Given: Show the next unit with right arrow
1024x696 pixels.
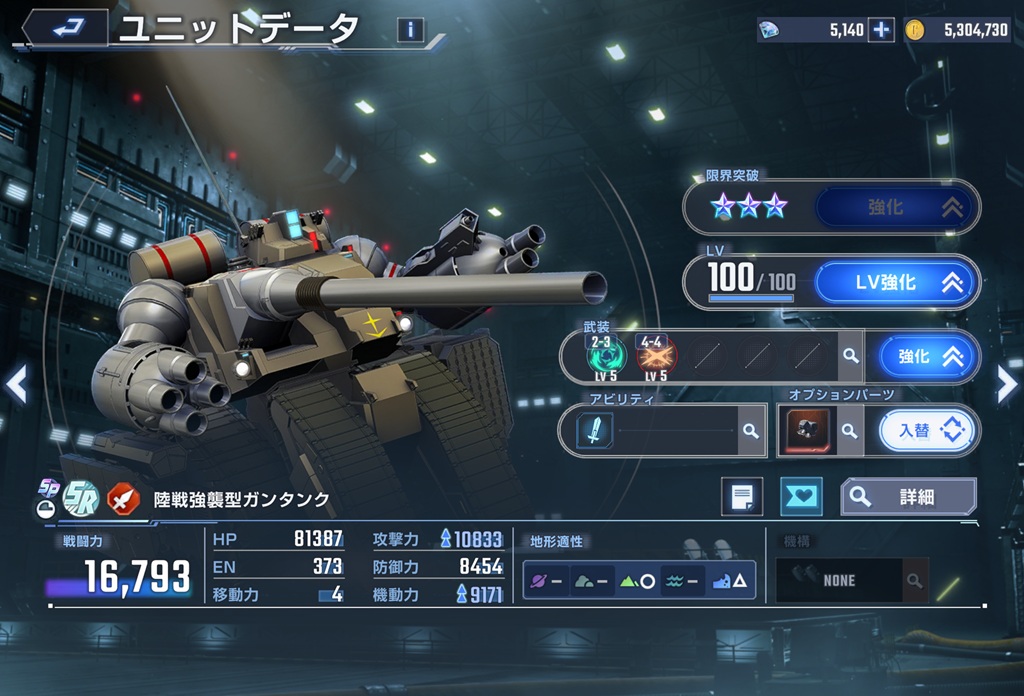Looking at the screenshot, I should (x=1007, y=383).
